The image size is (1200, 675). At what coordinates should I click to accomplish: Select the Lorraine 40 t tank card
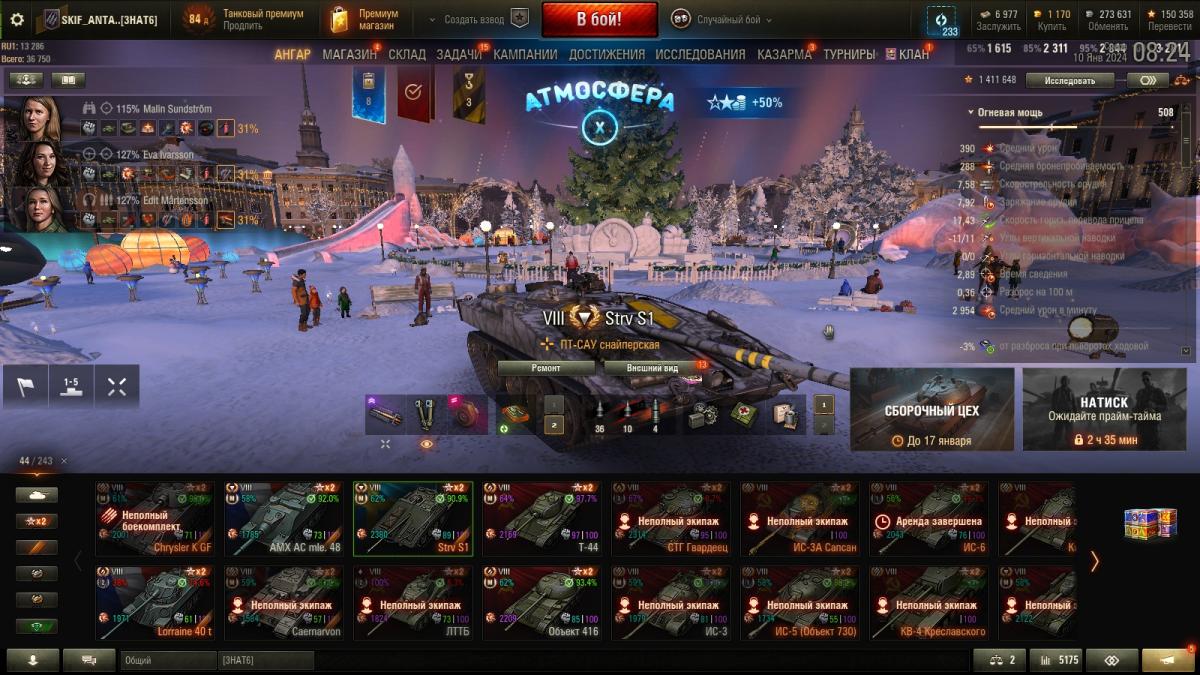(x=155, y=603)
